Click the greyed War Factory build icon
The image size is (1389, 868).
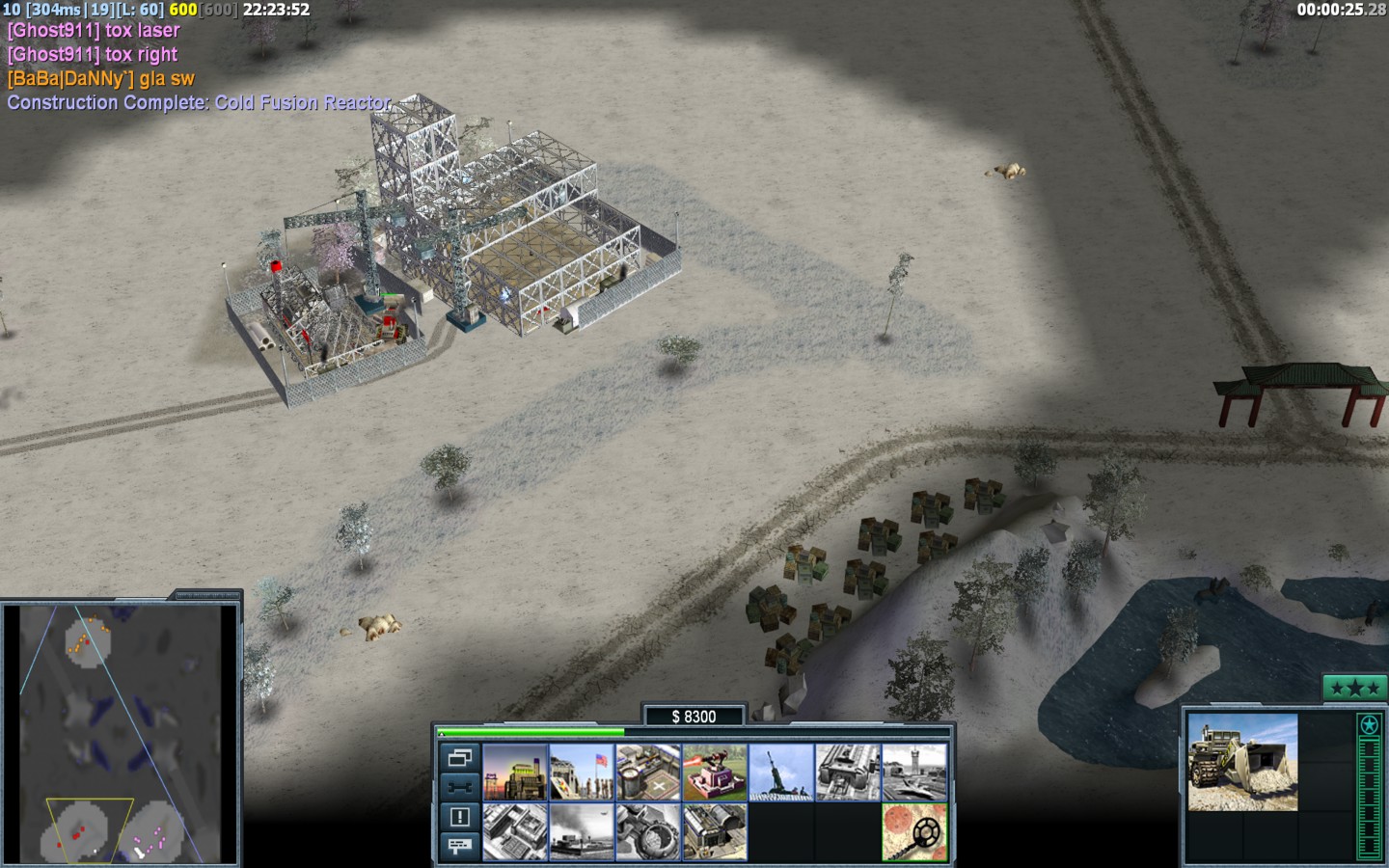tap(848, 773)
